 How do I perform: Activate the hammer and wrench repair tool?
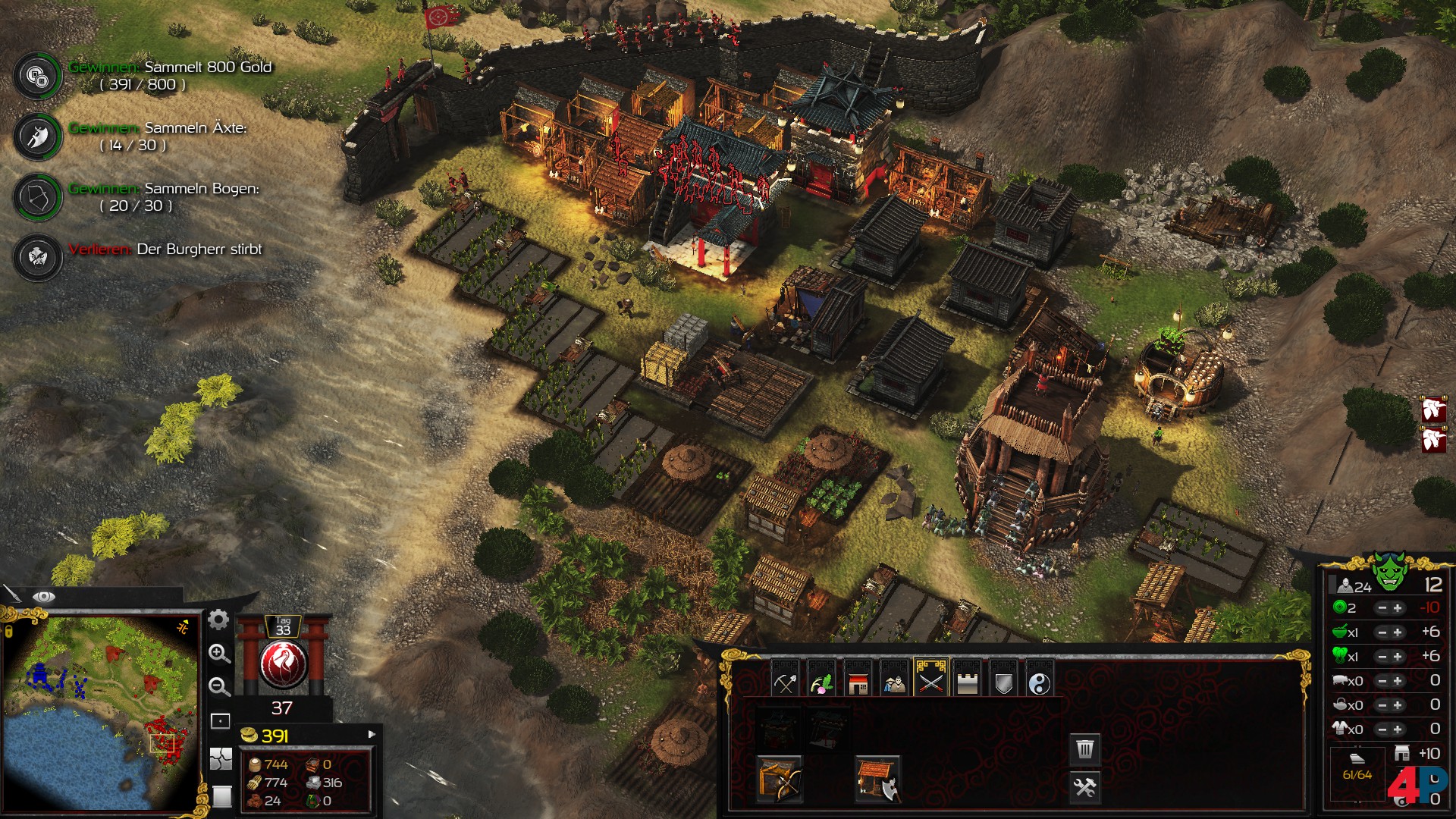pyautogui.click(x=1085, y=787)
